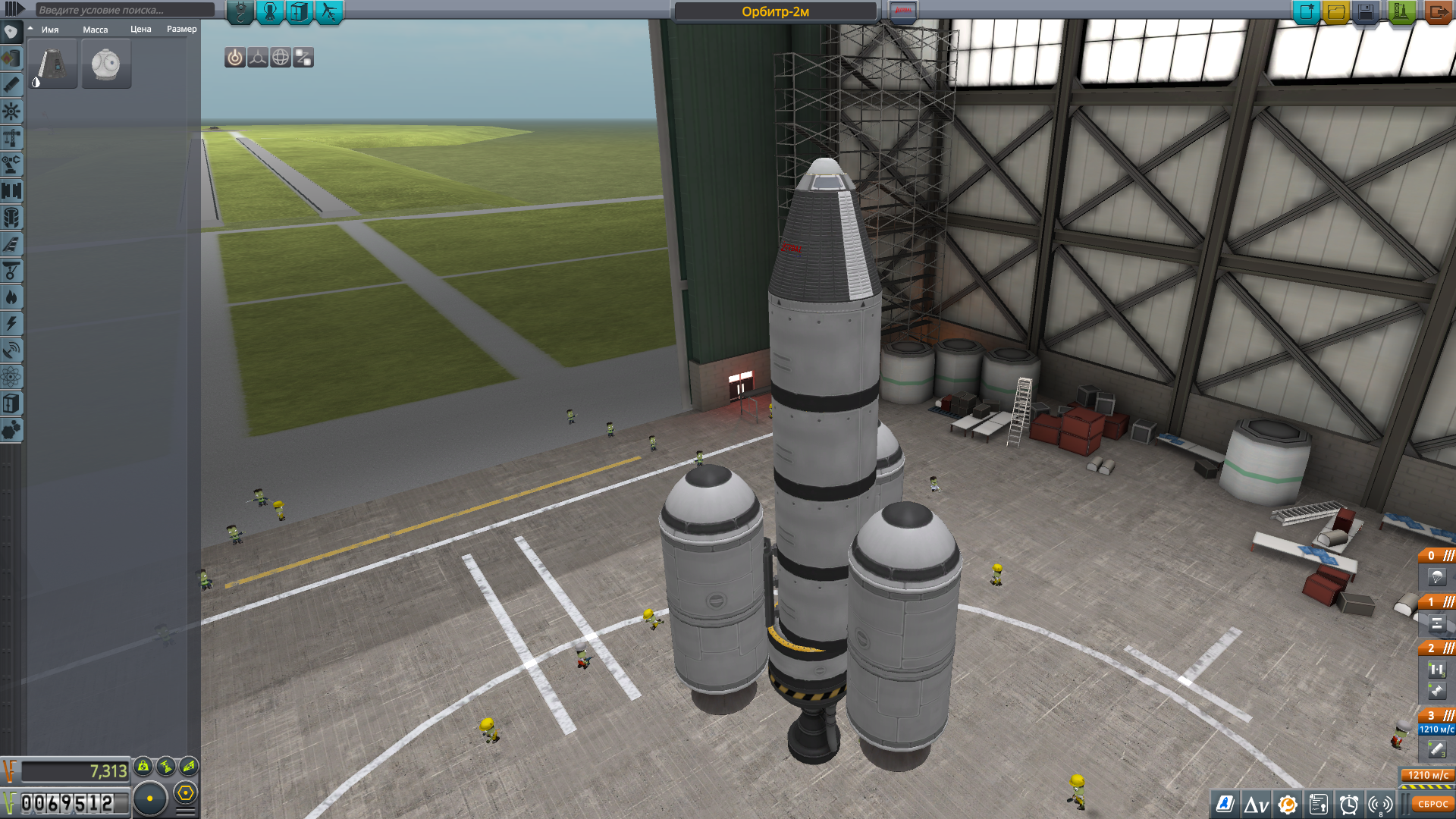Launch the vessel with green button
The width and height of the screenshot is (1456, 819).
pyautogui.click(x=1401, y=12)
